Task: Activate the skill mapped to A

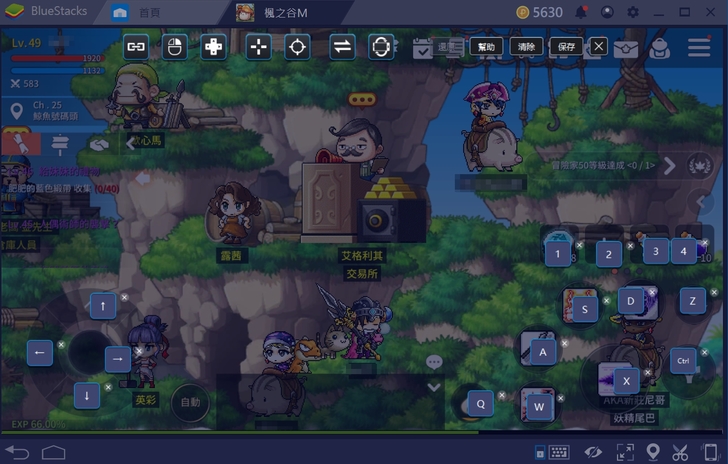Action: (x=543, y=352)
